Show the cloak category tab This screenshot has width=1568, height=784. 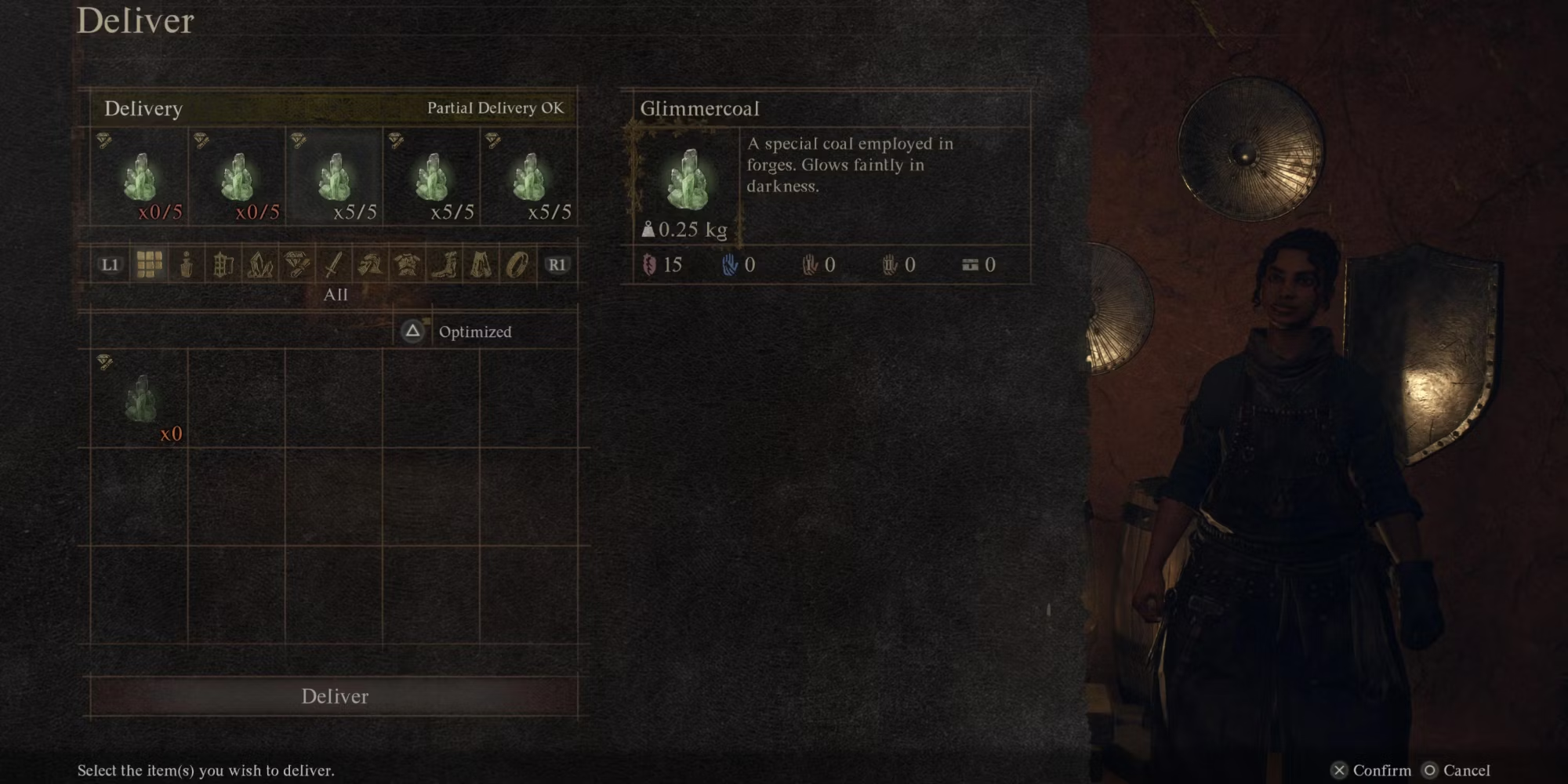click(481, 265)
